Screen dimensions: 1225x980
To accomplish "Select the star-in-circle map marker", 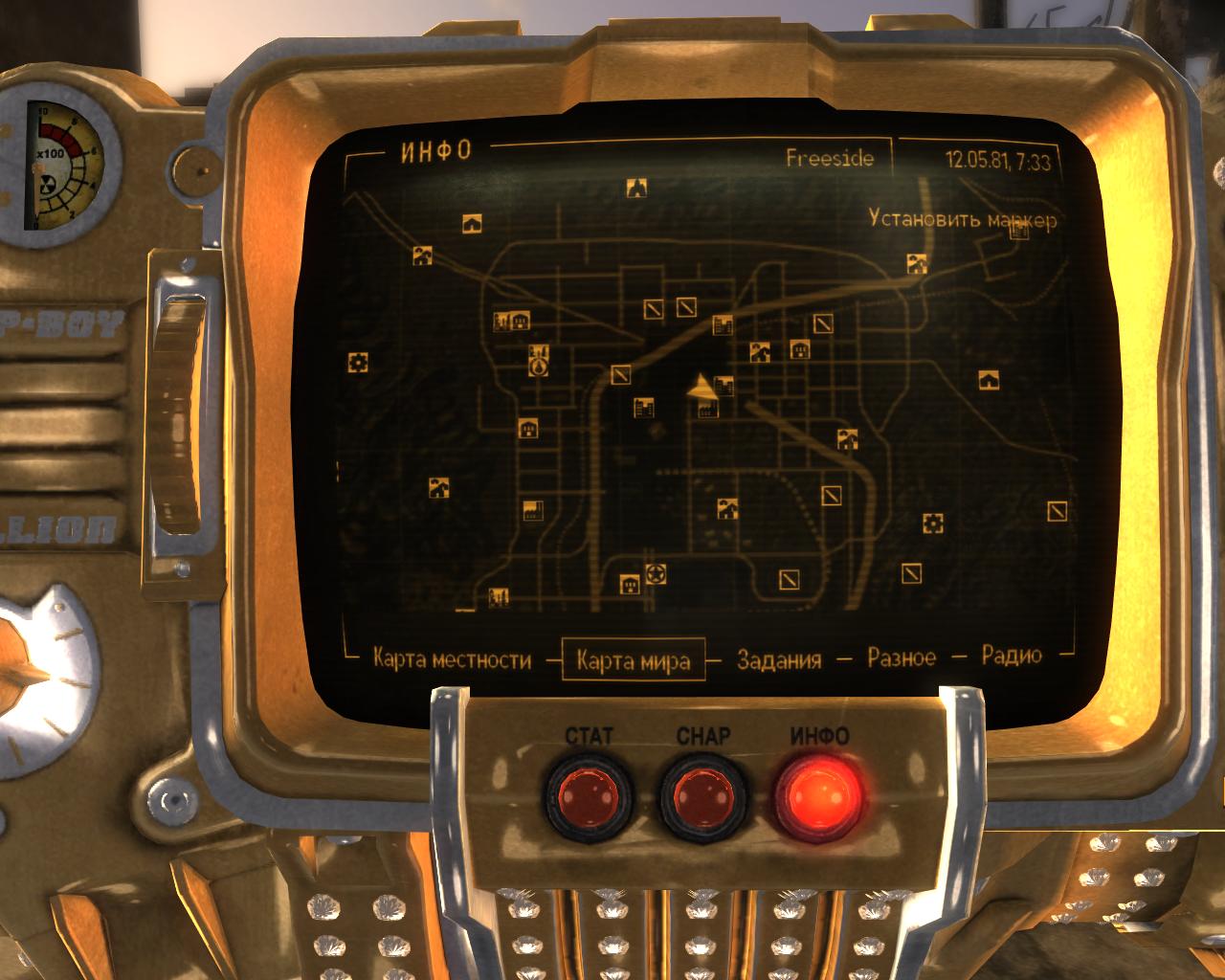I will (657, 574).
